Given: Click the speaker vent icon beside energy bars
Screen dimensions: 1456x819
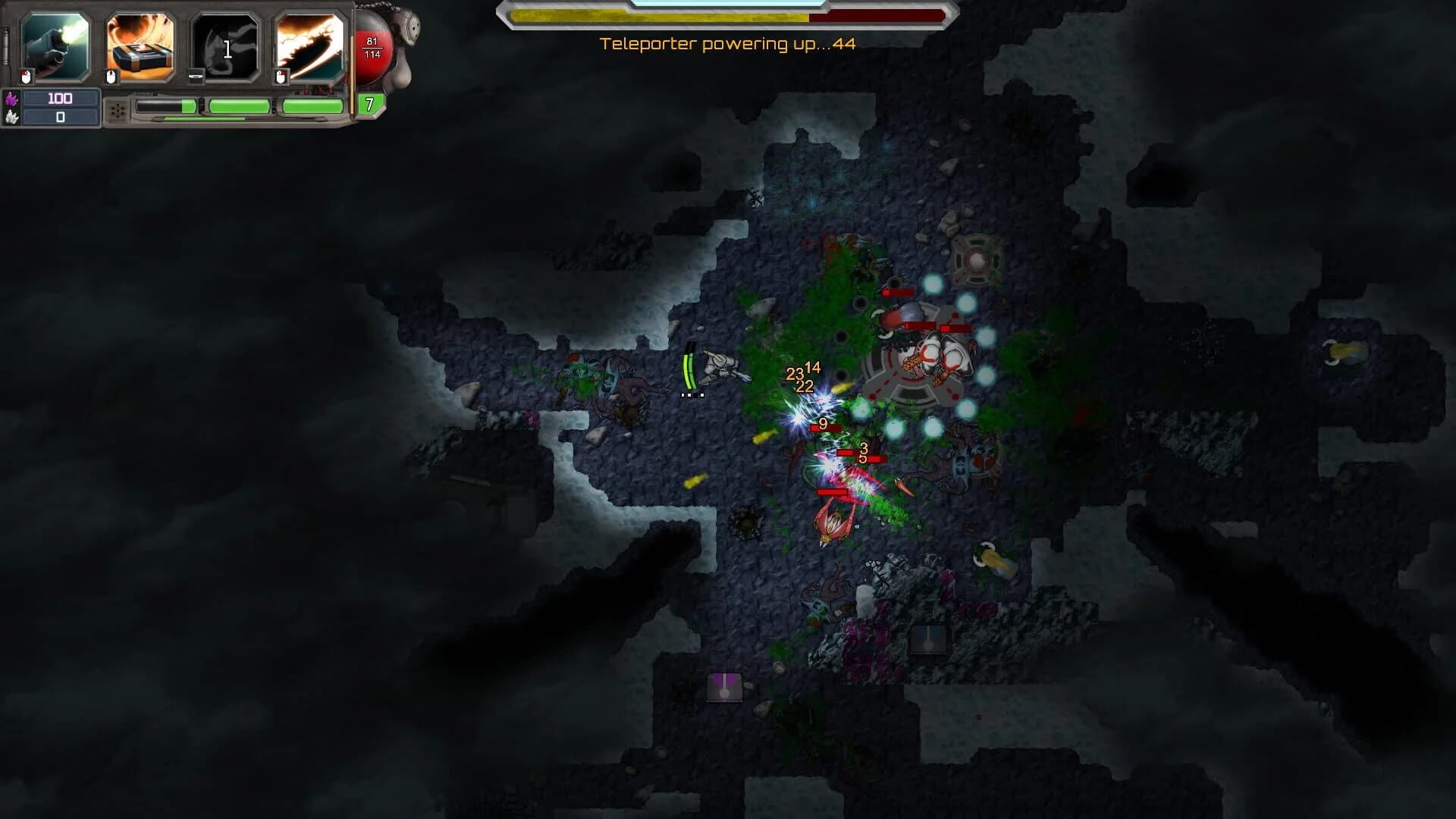Looking at the screenshot, I should [118, 111].
